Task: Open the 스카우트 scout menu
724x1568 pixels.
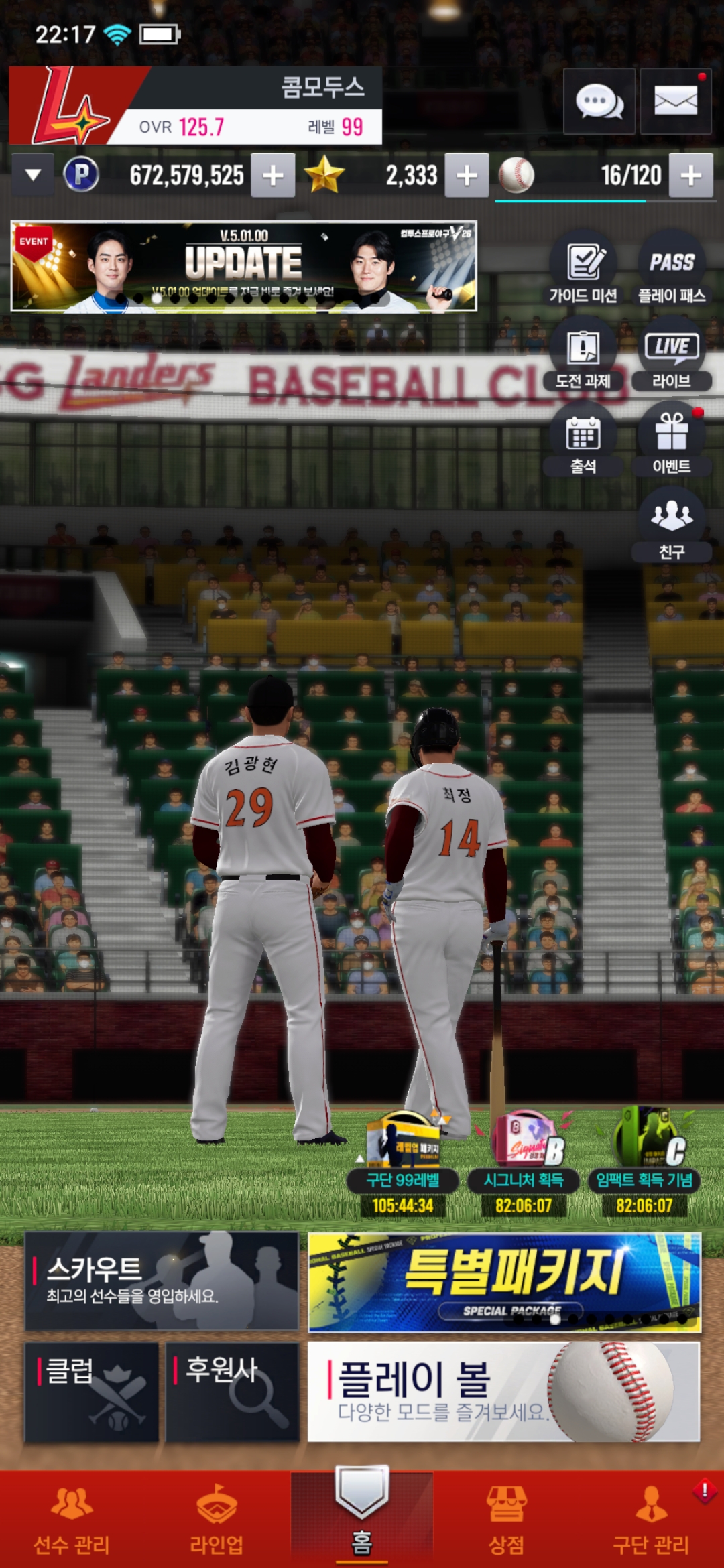Action: point(162,1281)
